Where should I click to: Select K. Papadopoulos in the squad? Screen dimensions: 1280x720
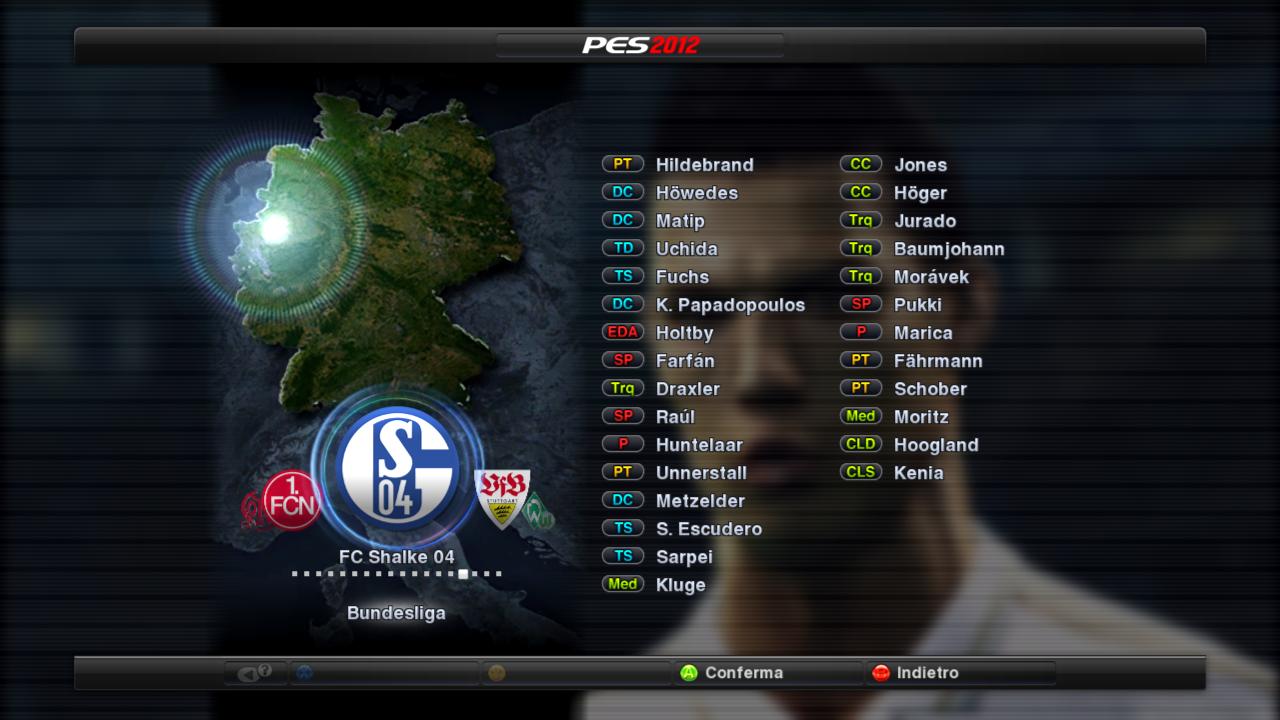click(x=730, y=305)
